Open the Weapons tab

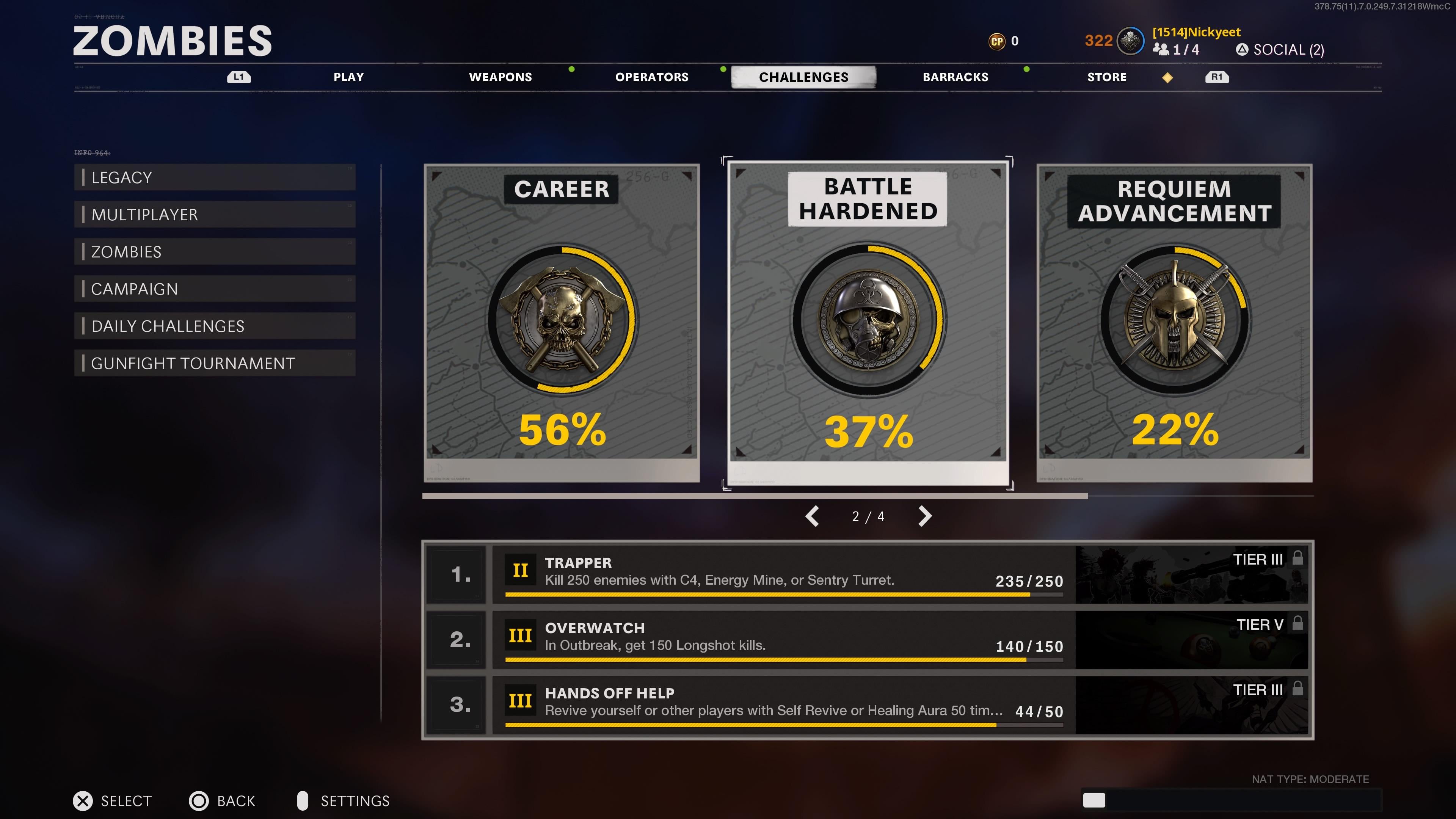coord(500,77)
